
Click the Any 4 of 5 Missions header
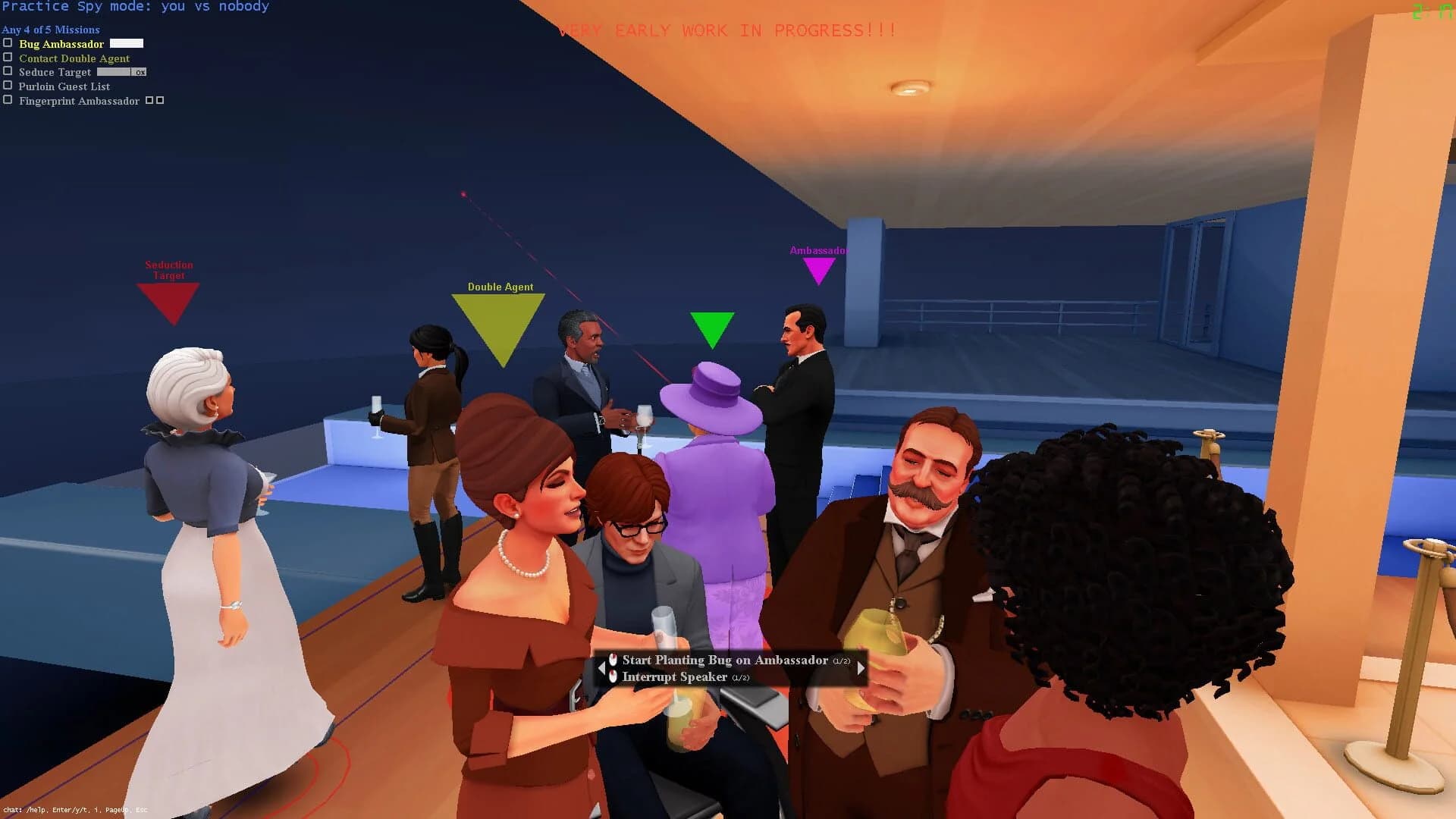[50, 30]
